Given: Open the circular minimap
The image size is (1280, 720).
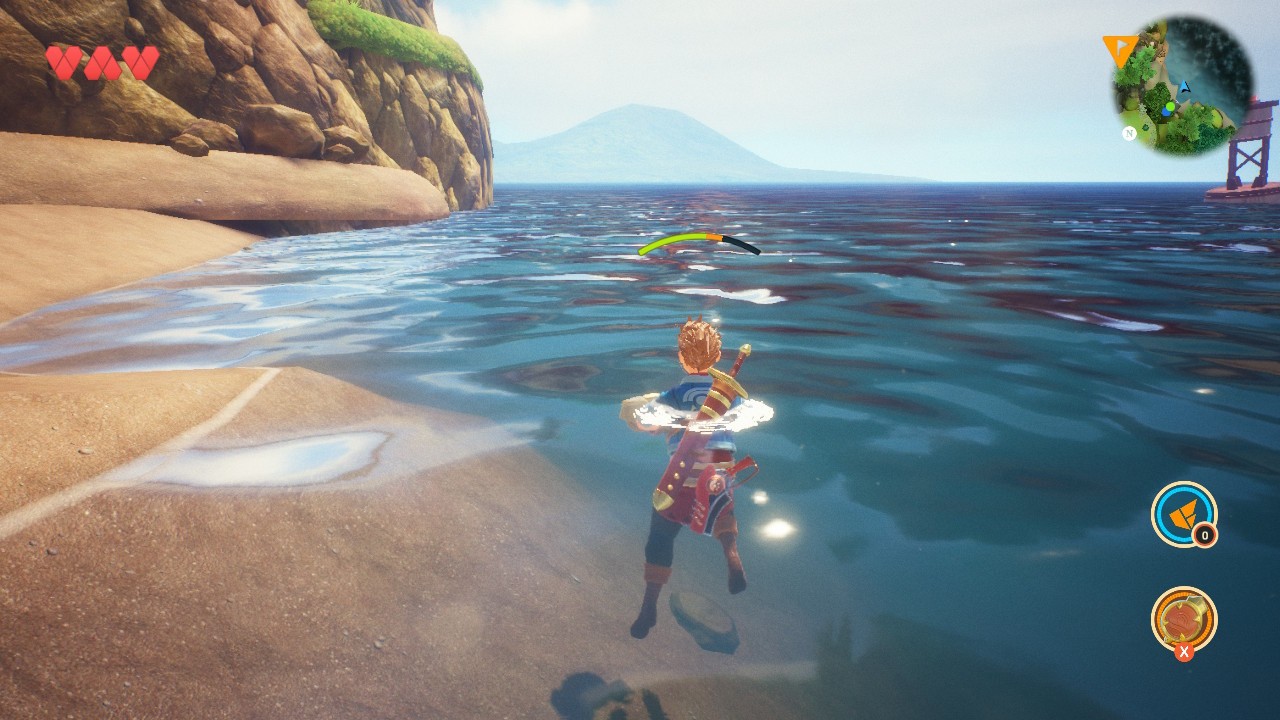Looking at the screenshot, I should (x=1183, y=86).
